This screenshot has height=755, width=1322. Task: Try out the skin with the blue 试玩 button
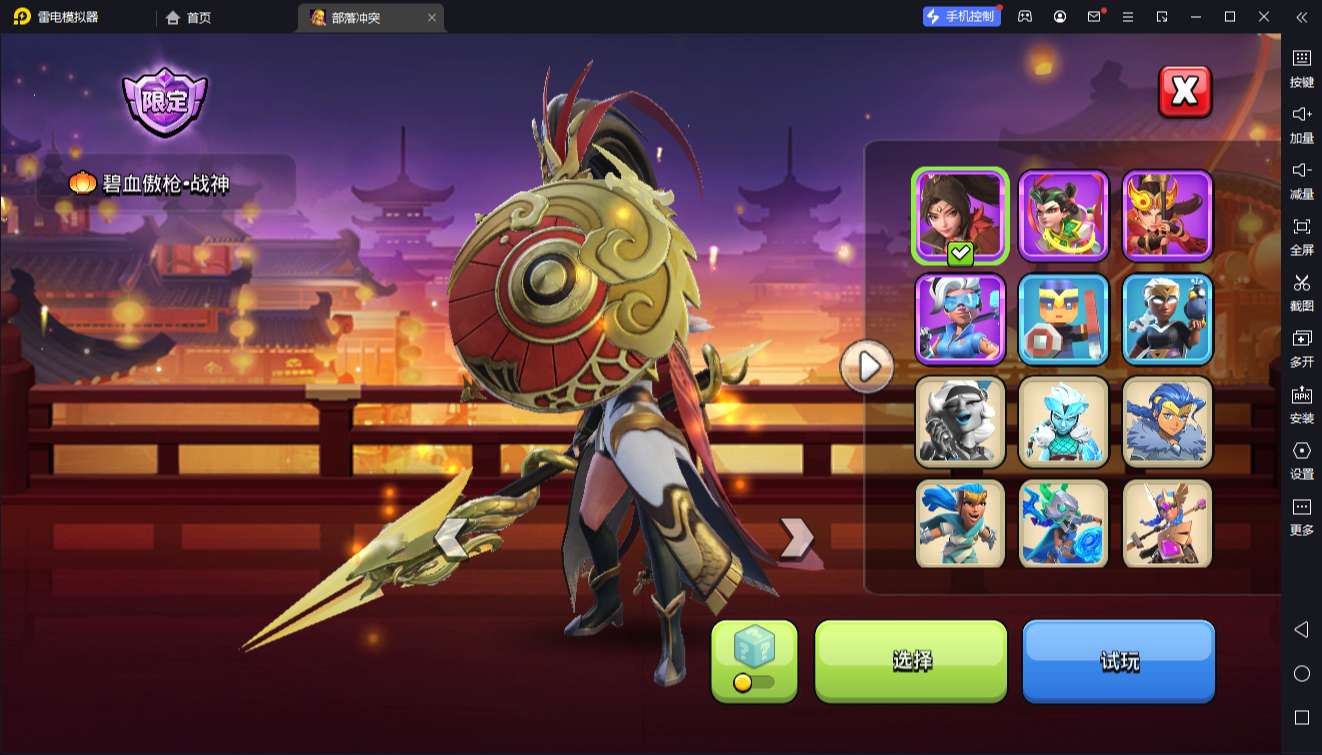tap(1118, 660)
